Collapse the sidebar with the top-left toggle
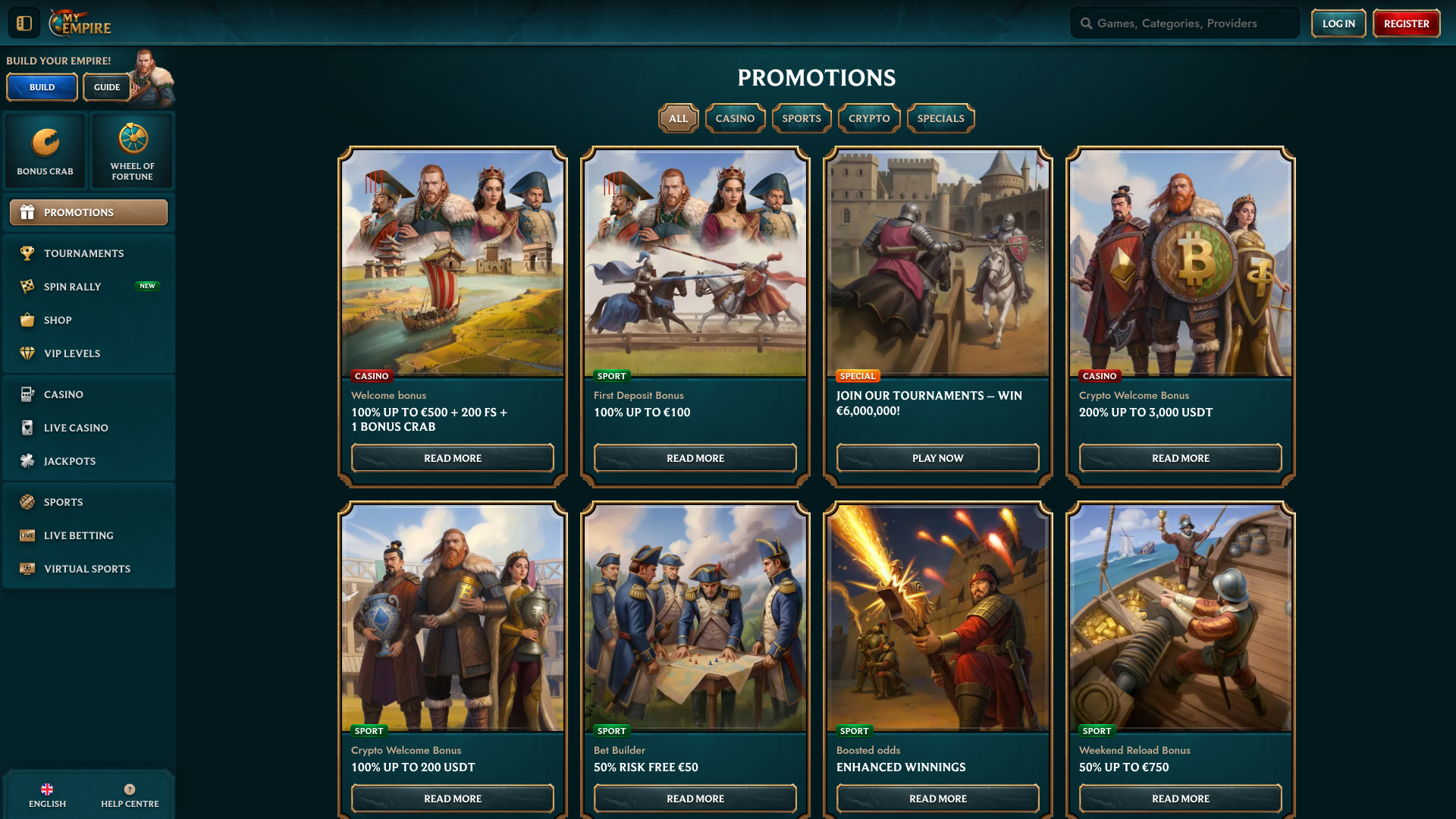This screenshot has width=1456, height=819. tap(23, 22)
